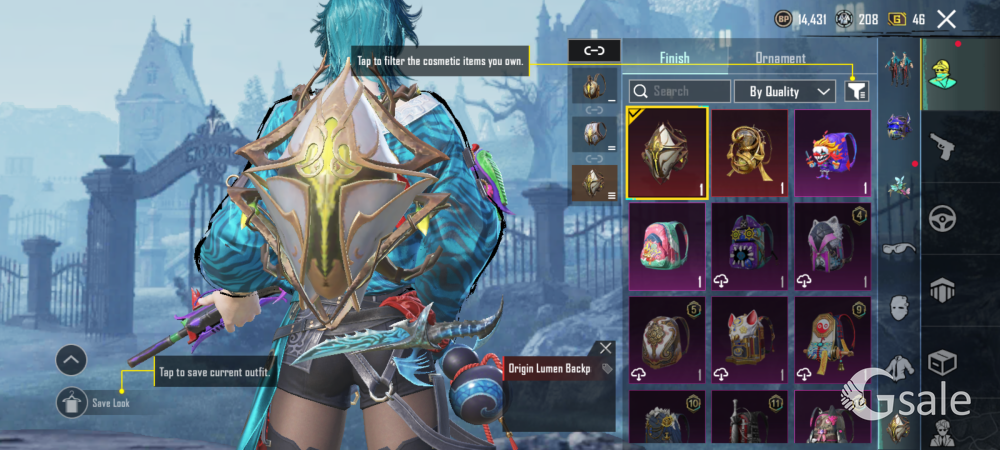Select the glasses accessory category
The height and width of the screenshot is (450, 1000).
pyautogui.click(x=897, y=248)
